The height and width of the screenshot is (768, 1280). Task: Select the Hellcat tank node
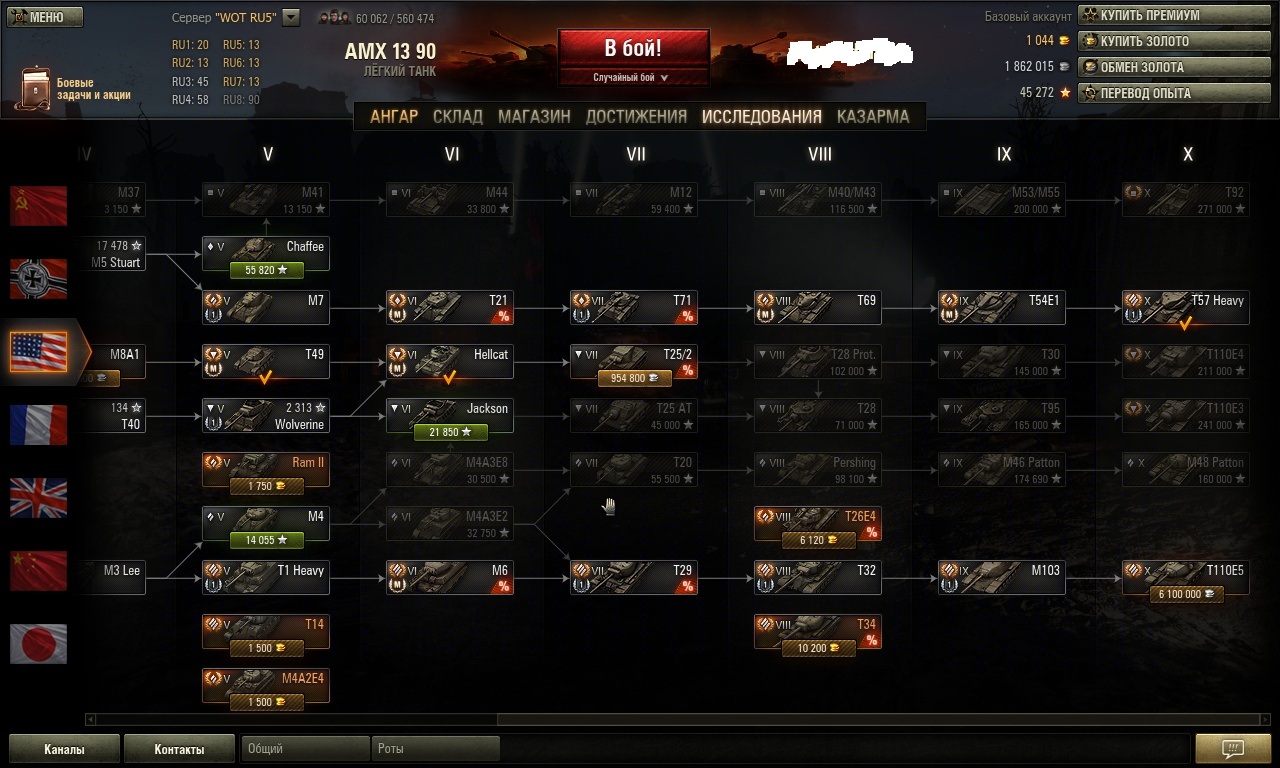[450, 362]
